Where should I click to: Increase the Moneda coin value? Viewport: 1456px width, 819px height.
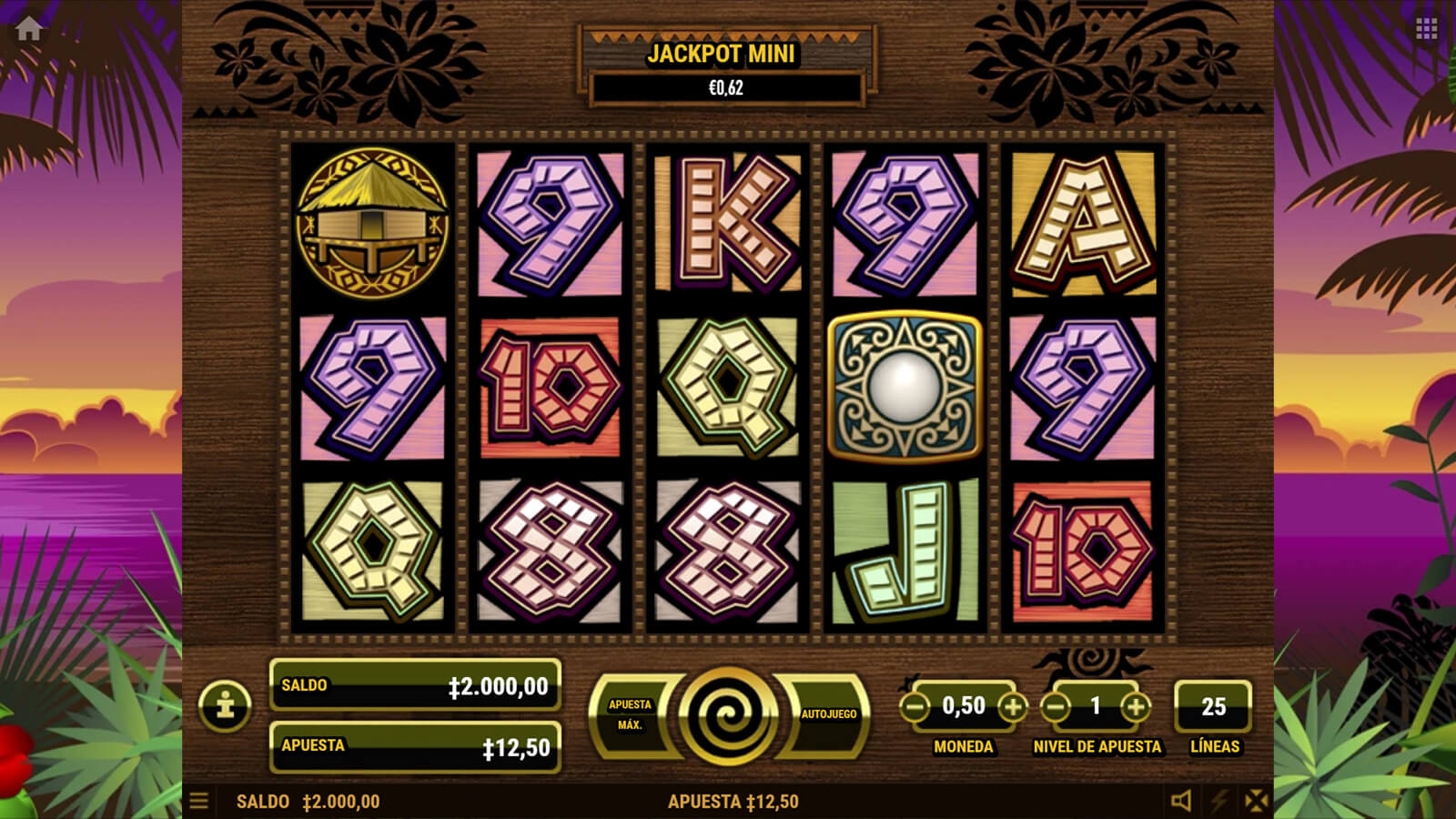coord(1012,706)
